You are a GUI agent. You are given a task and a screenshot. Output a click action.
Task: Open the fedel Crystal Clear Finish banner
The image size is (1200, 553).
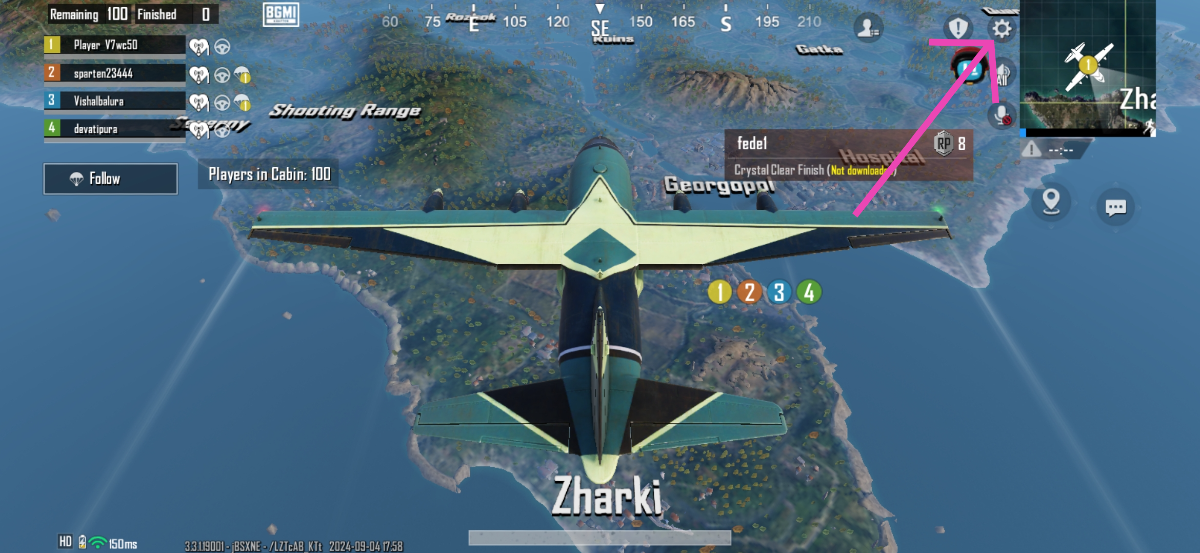pos(849,155)
